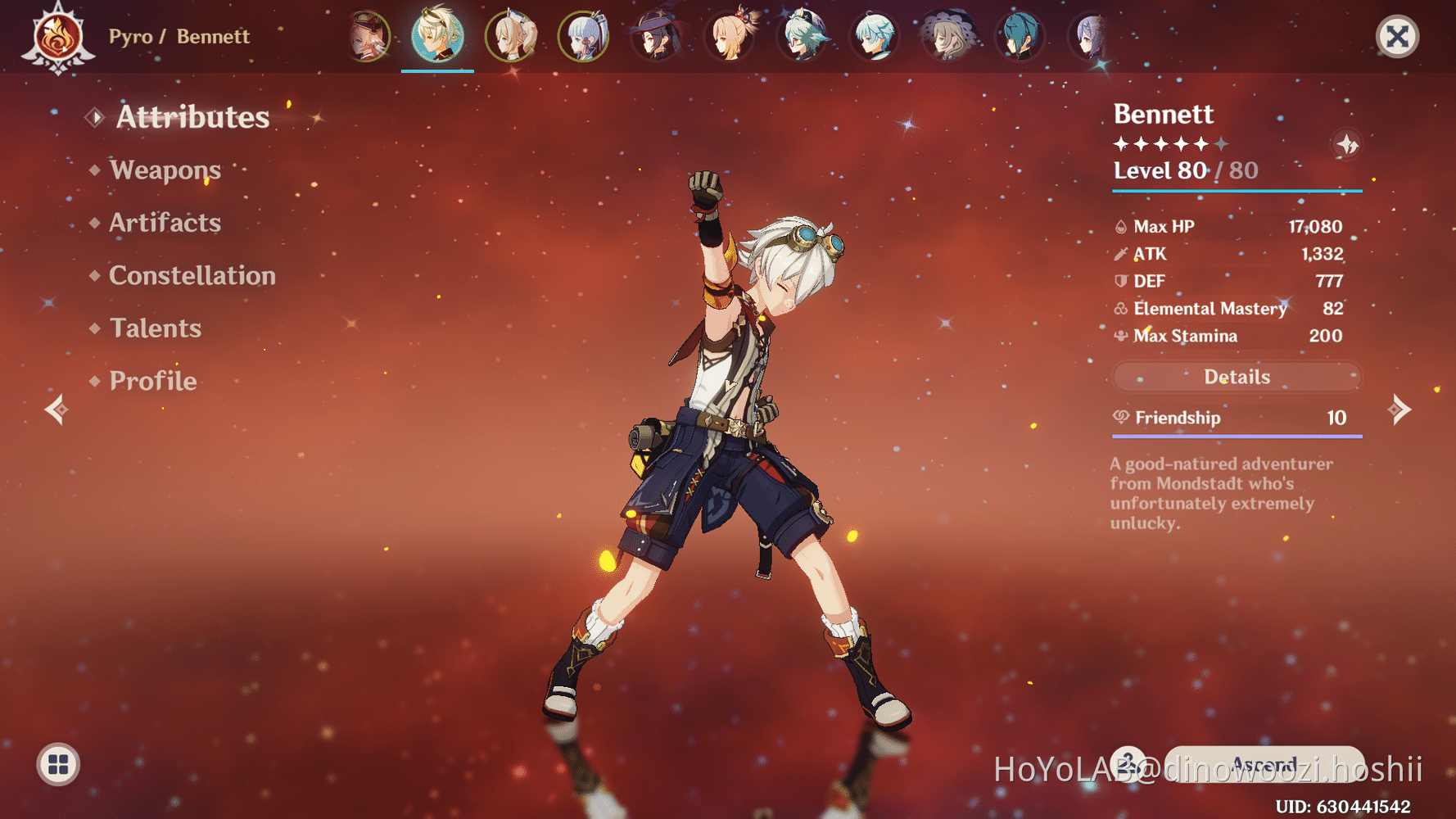Click the Elemental Mastery stat icon

pos(1119,309)
